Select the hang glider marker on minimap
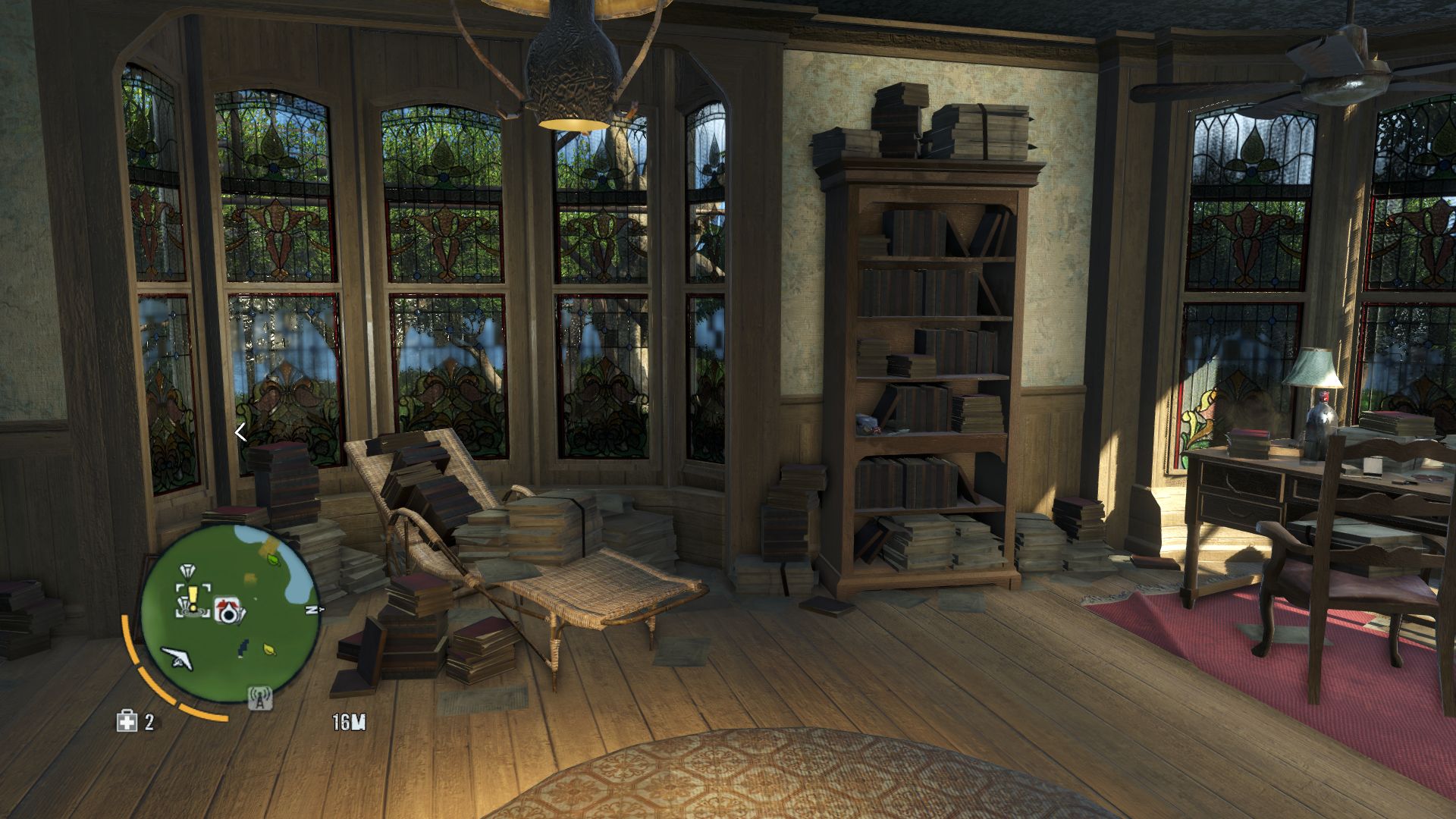Image resolution: width=1456 pixels, height=819 pixels. [177, 655]
